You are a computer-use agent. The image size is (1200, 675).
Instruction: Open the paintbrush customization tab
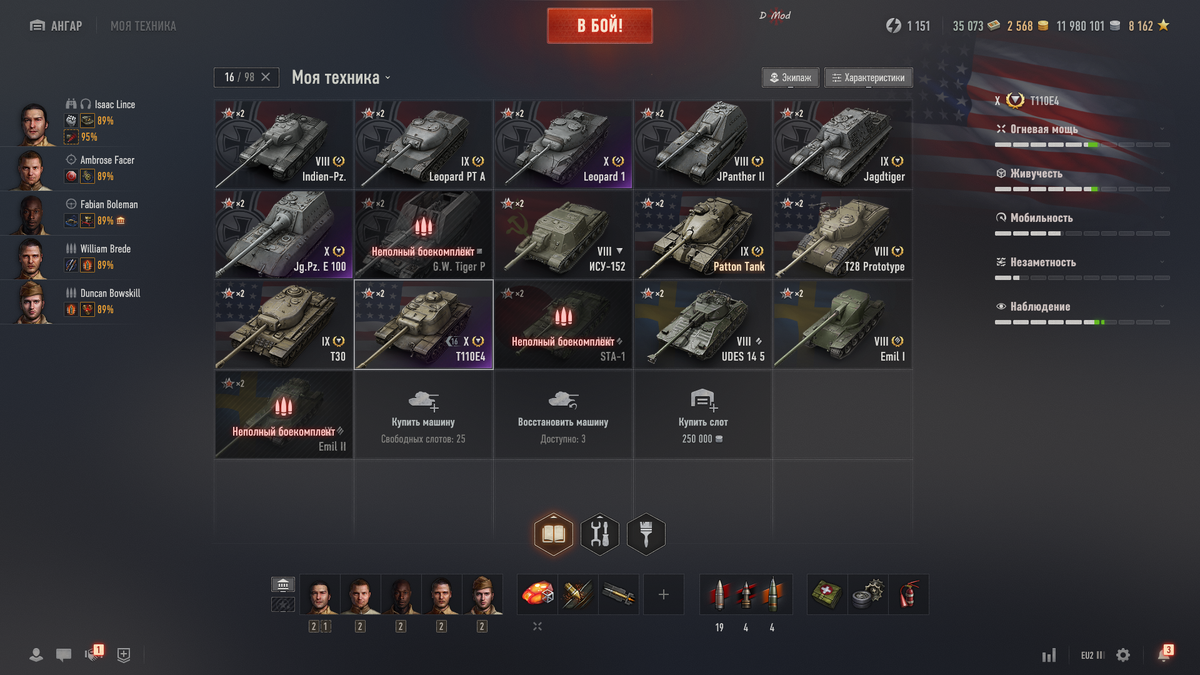[x=646, y=535]
